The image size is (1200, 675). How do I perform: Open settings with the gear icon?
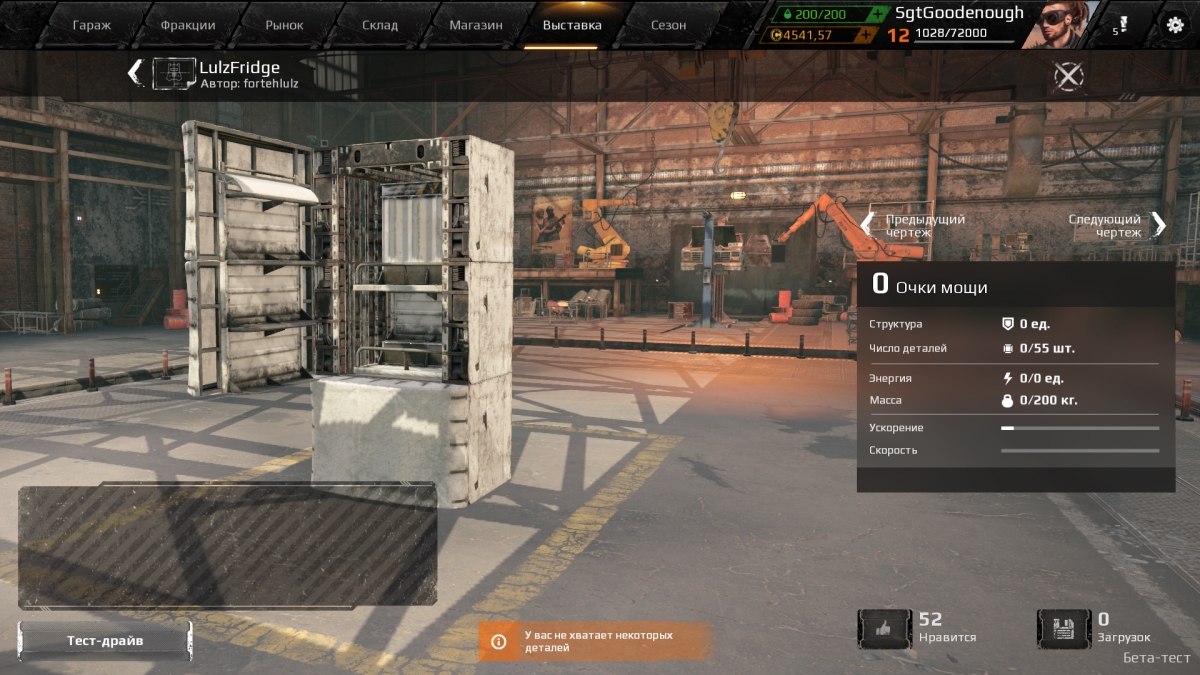pyautogui.click(x=1175, y=26)
